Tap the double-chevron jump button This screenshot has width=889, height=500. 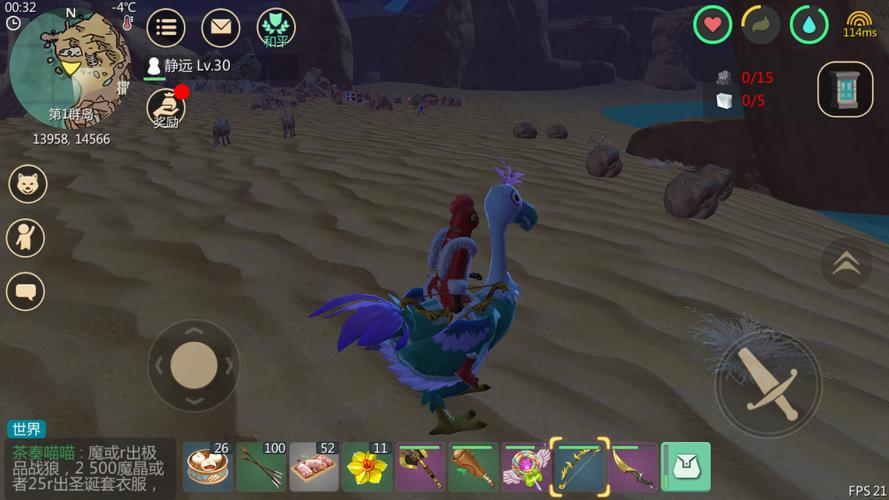click(846, 263)
